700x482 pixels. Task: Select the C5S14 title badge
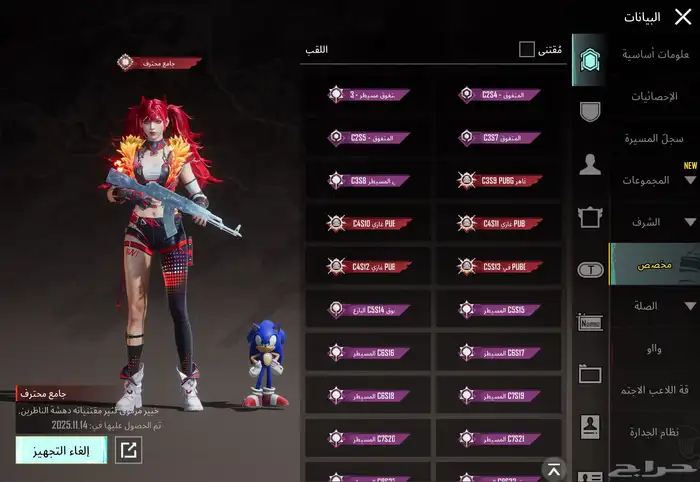click(x=368, y=310)
